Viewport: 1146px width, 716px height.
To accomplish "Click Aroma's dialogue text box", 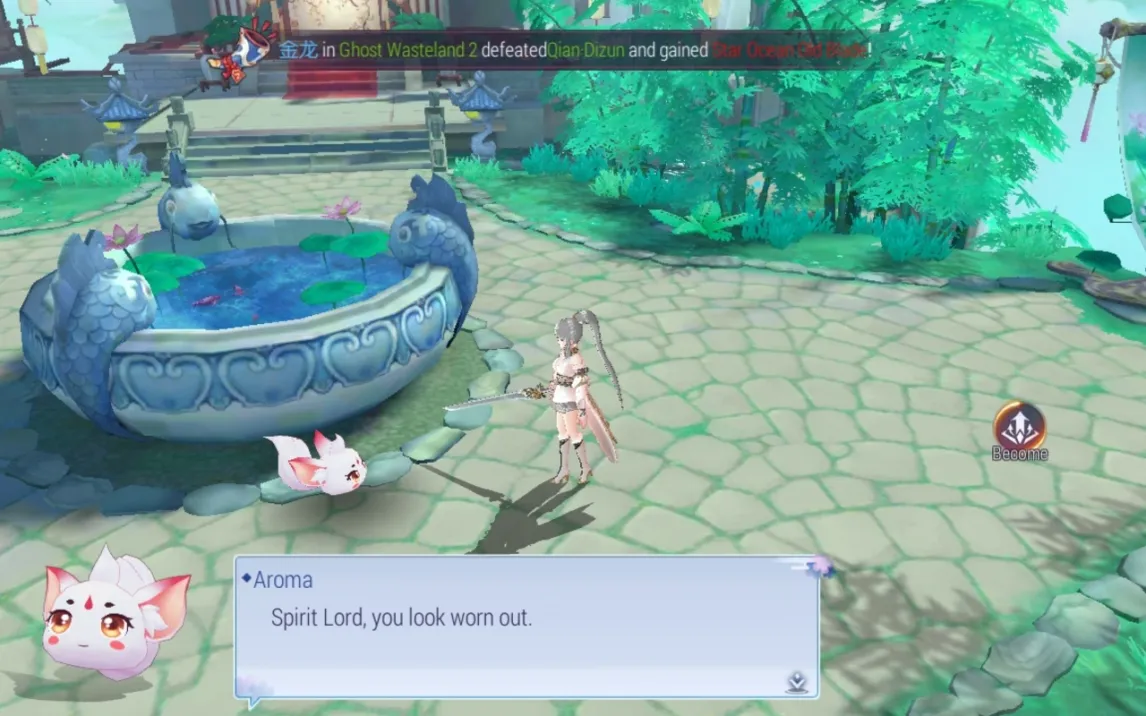I will click(x=526, y=626).
